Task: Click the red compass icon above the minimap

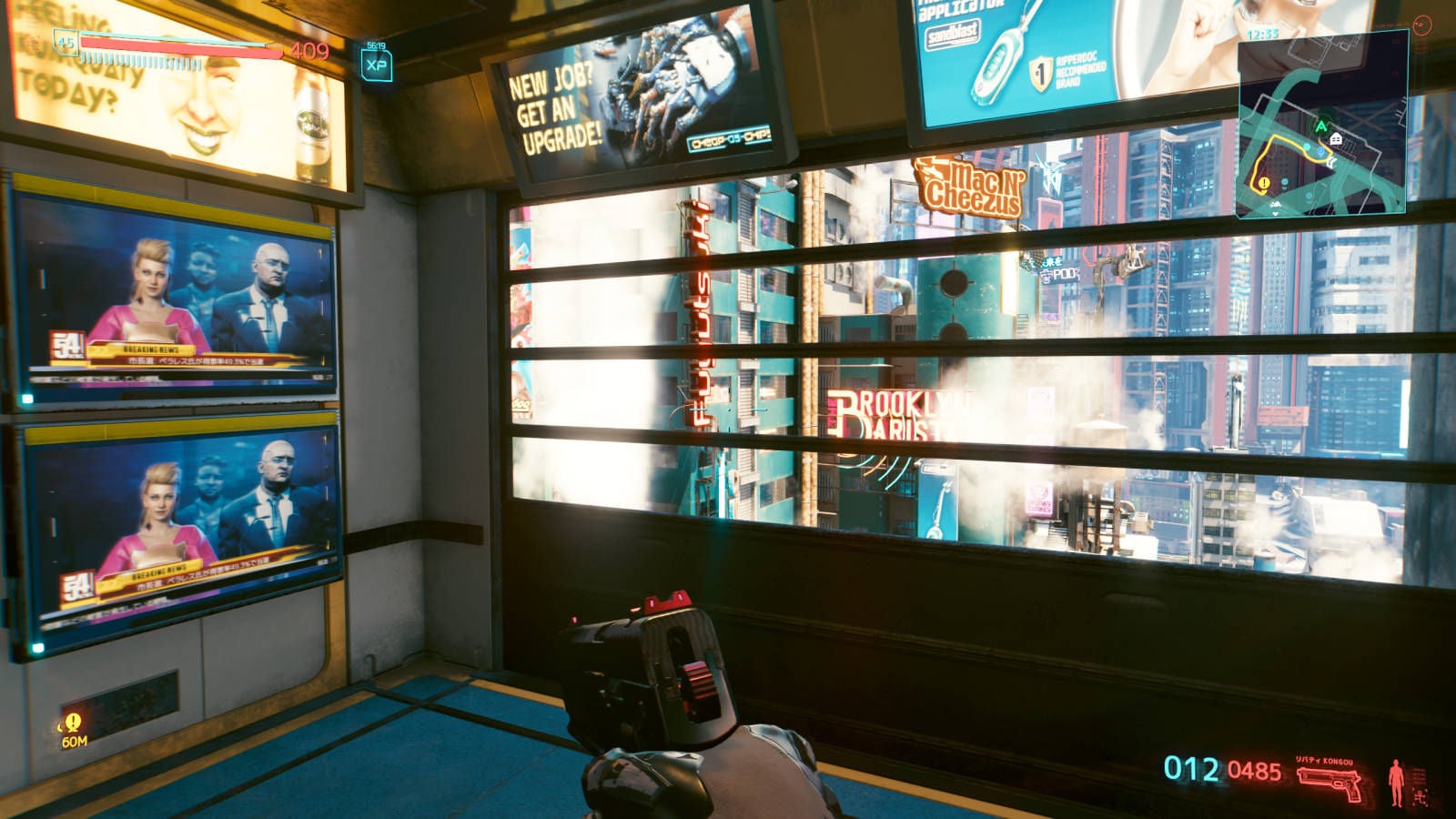Action: (1422, 25)
